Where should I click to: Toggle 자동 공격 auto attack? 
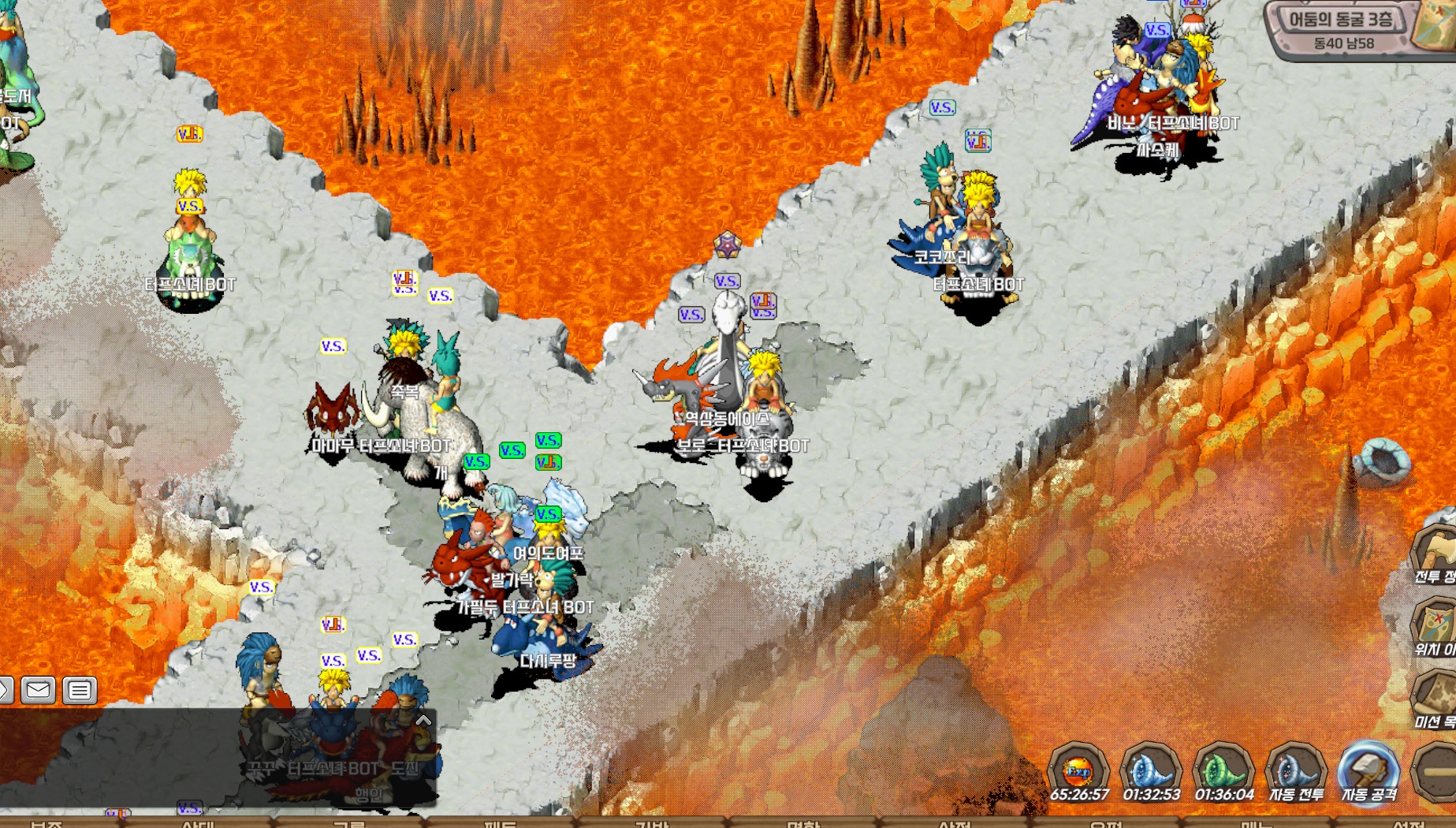tap(1368, 773)
